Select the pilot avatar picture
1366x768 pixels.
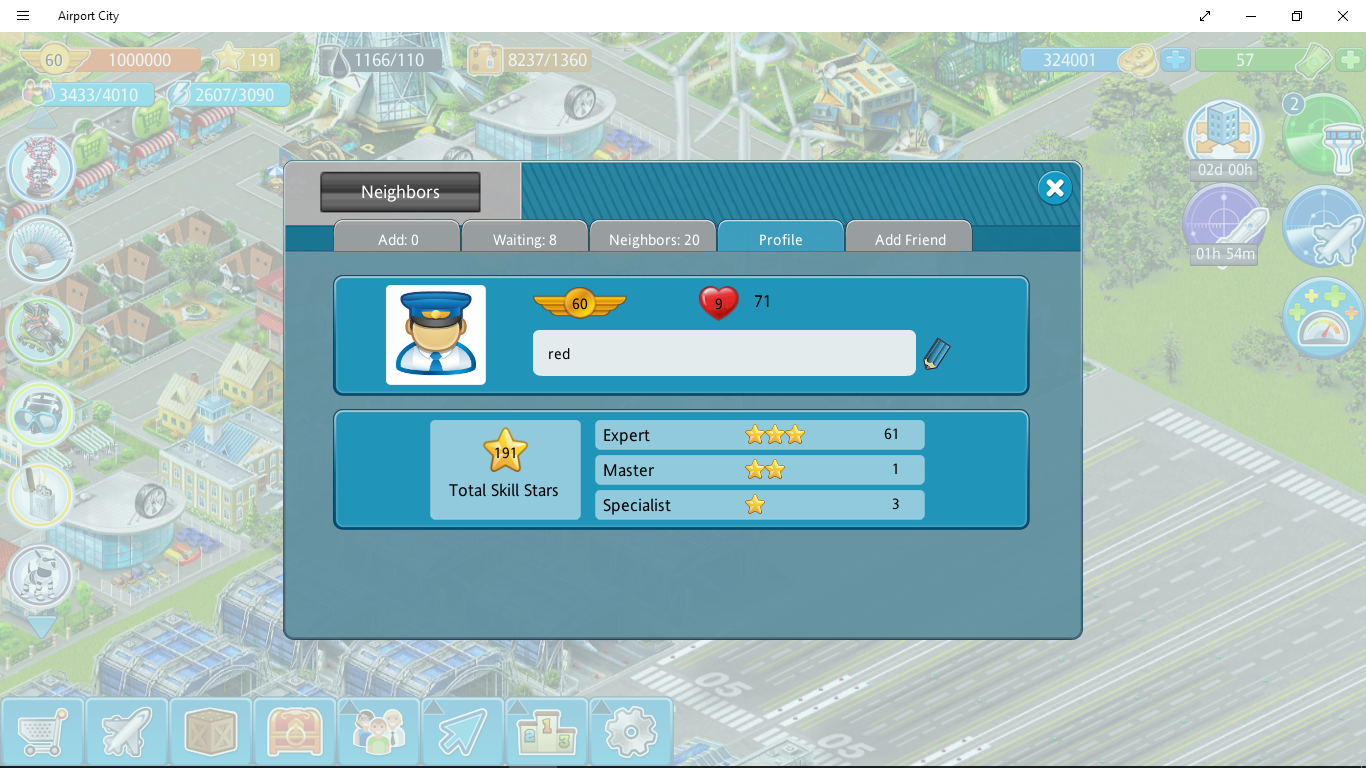436,335
